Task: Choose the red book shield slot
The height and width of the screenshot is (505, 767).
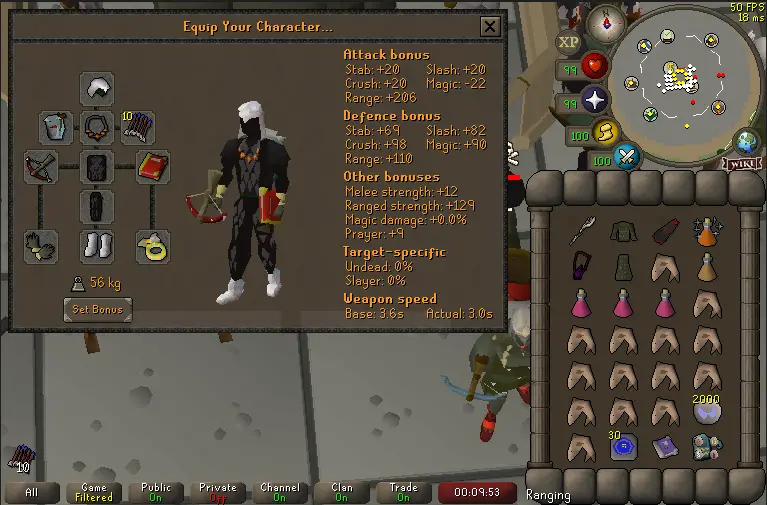Action: point(152,167)
